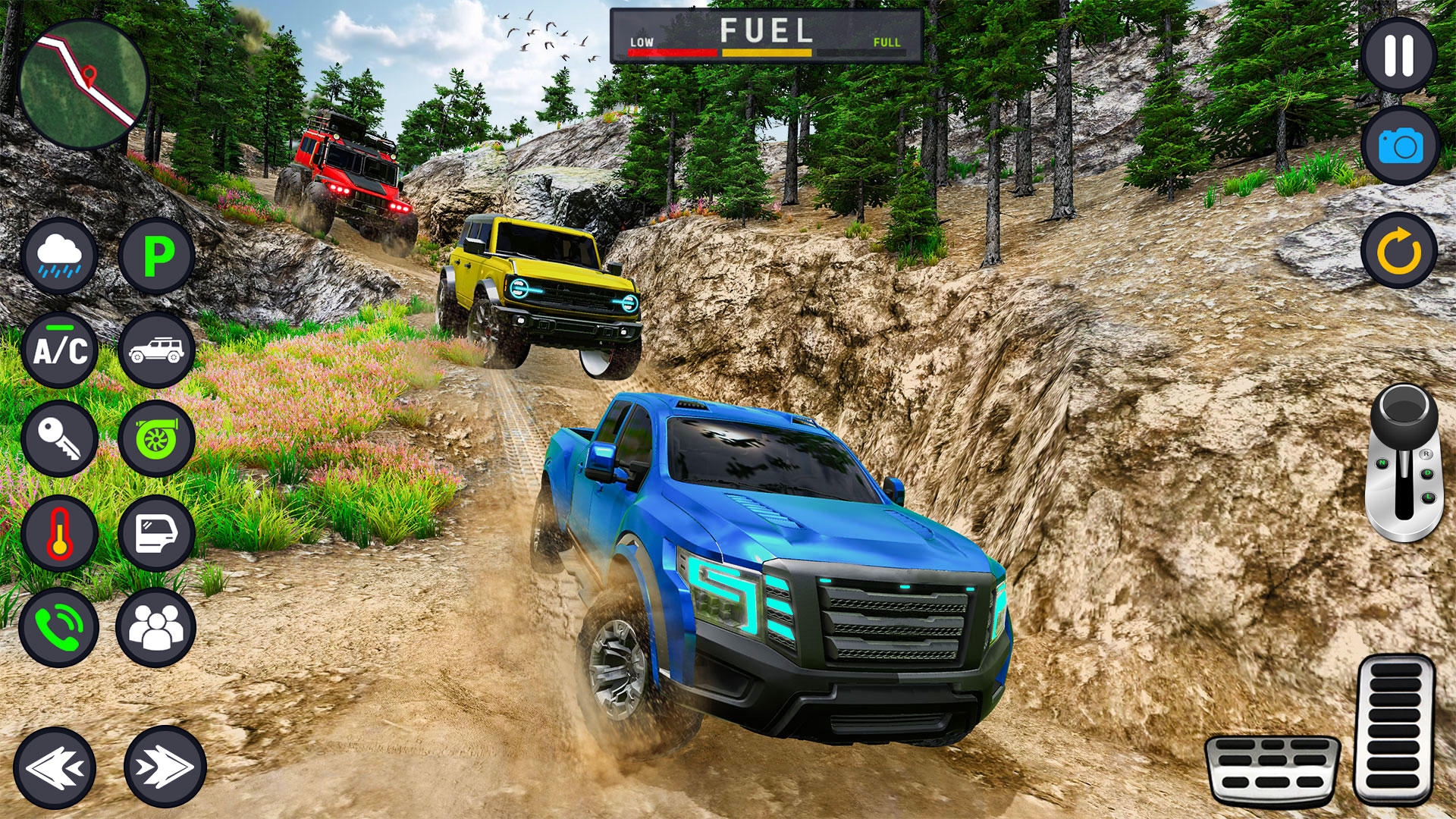Image resolution: width=1456 pixels, height=819 pixels.
Task: Pause the game
Action: click(x=1398, y=55)
